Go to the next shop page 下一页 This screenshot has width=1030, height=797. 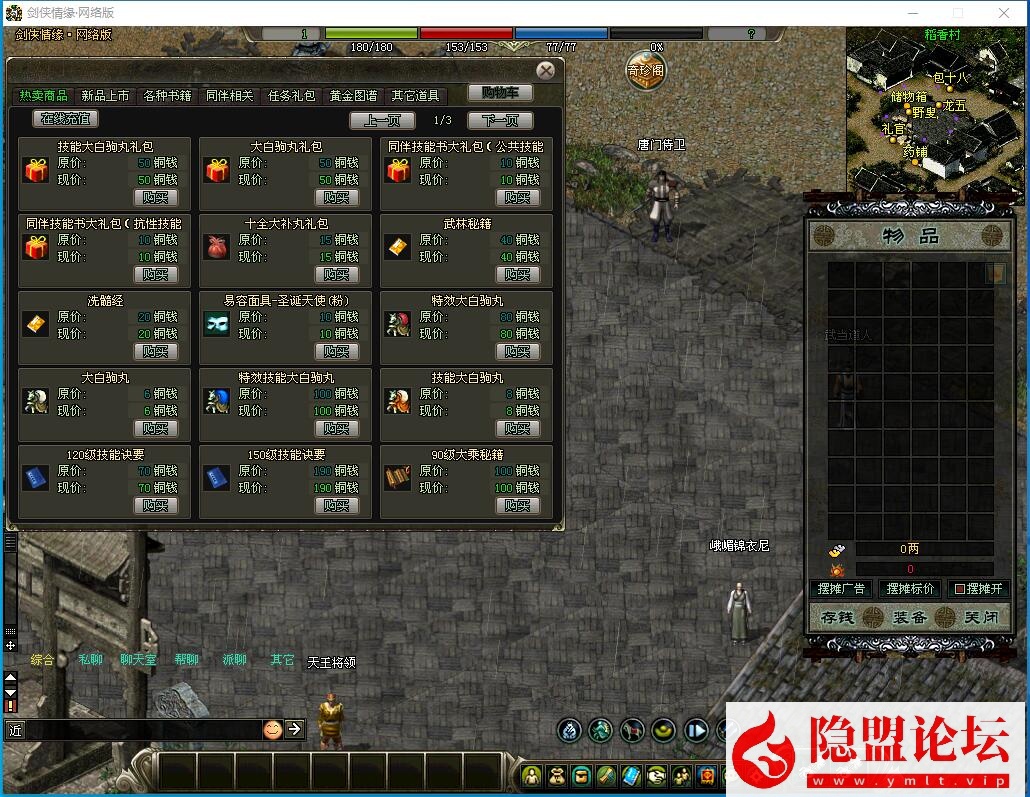click(x=500, y=121)
